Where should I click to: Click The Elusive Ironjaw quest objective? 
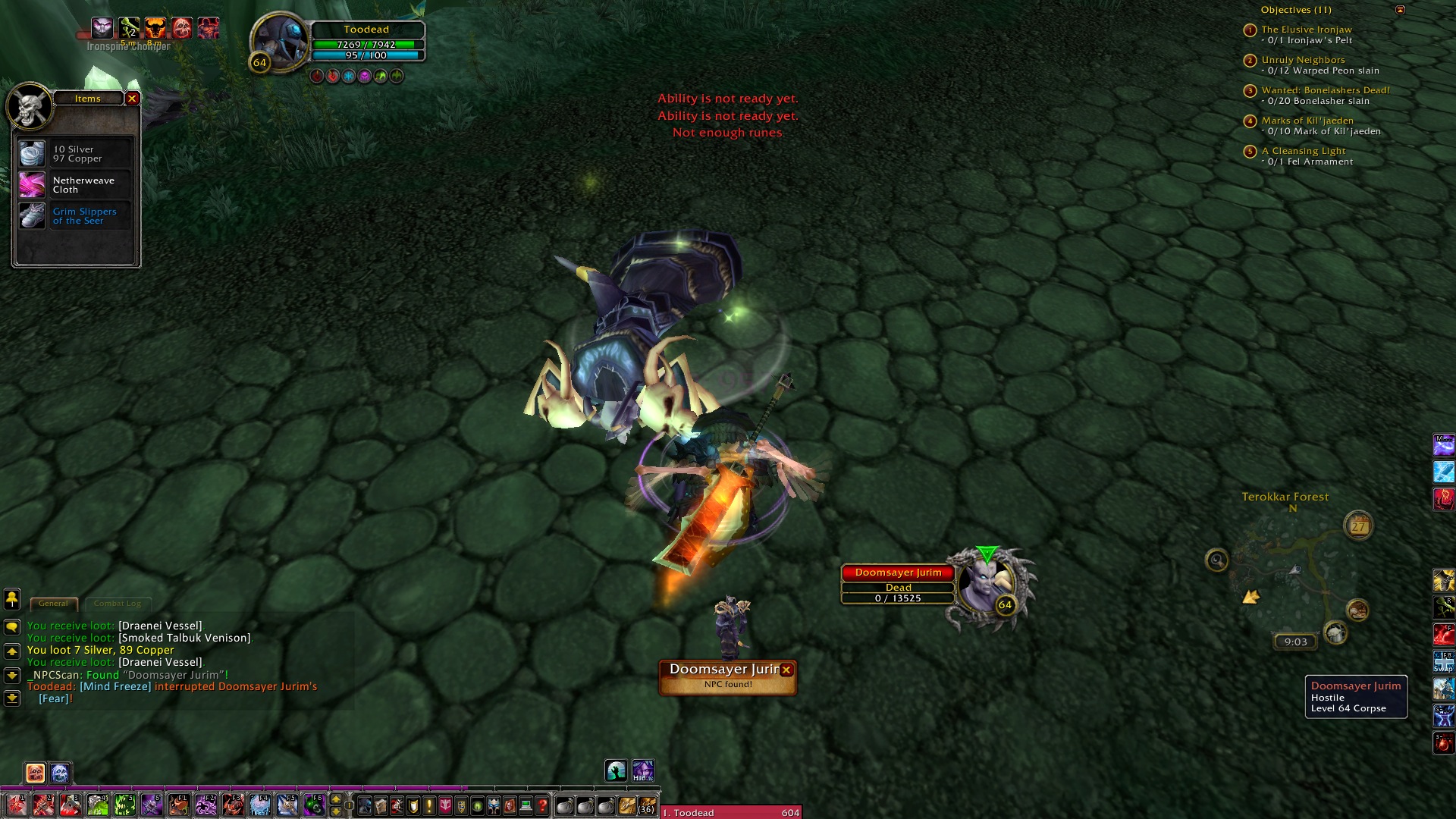tap(1306, 30)
